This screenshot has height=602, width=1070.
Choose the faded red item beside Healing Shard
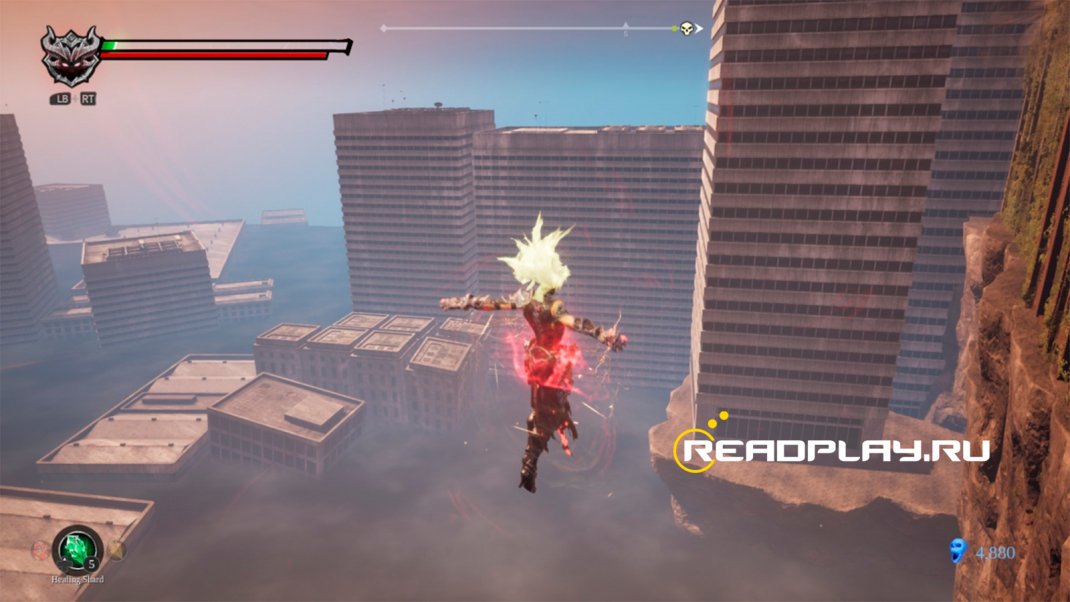[40, 549]
